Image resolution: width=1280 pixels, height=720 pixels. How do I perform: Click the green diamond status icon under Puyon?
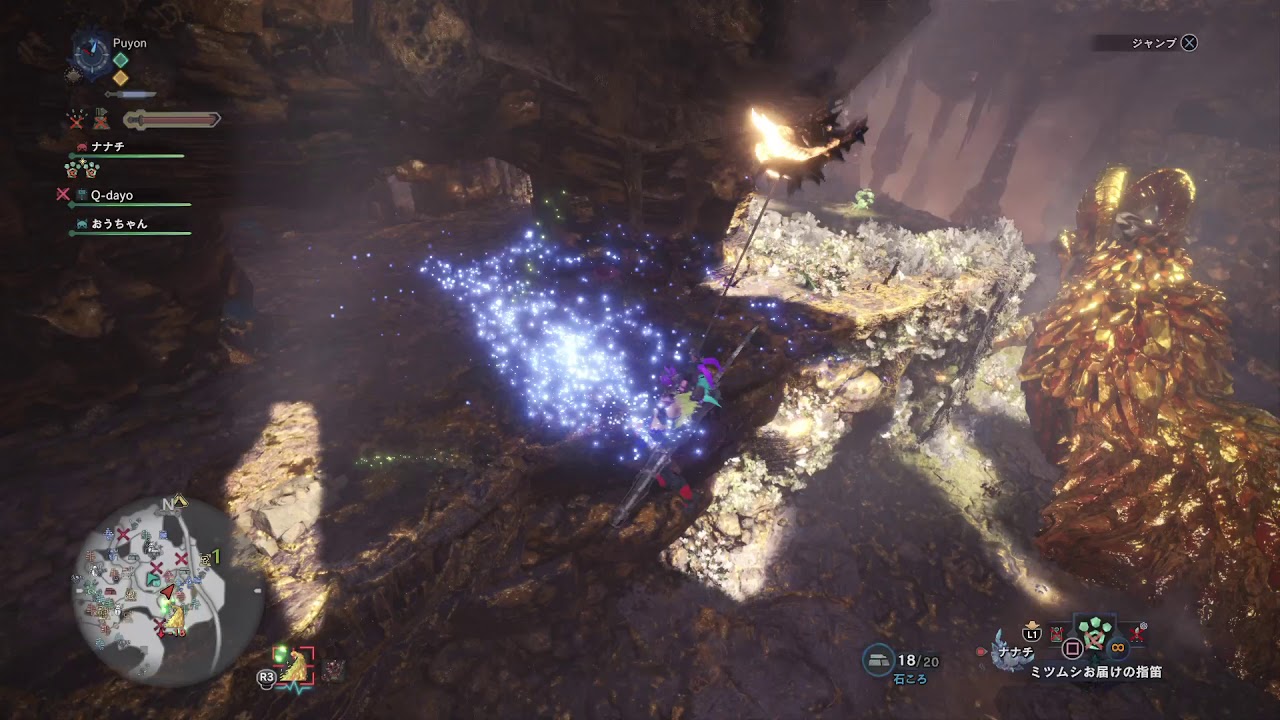tap(120, 59)
